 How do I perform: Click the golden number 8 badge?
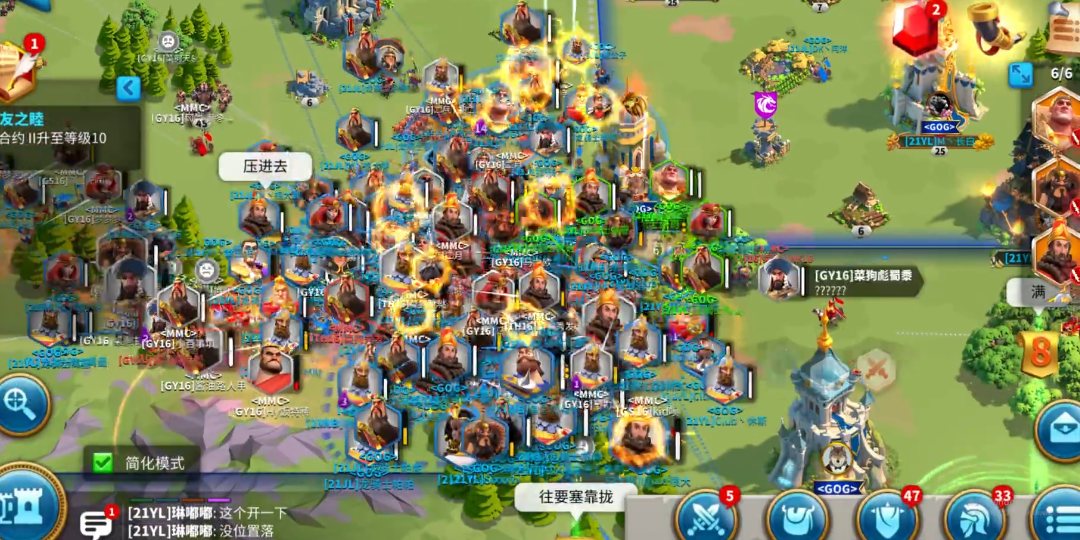(1041, 353)
